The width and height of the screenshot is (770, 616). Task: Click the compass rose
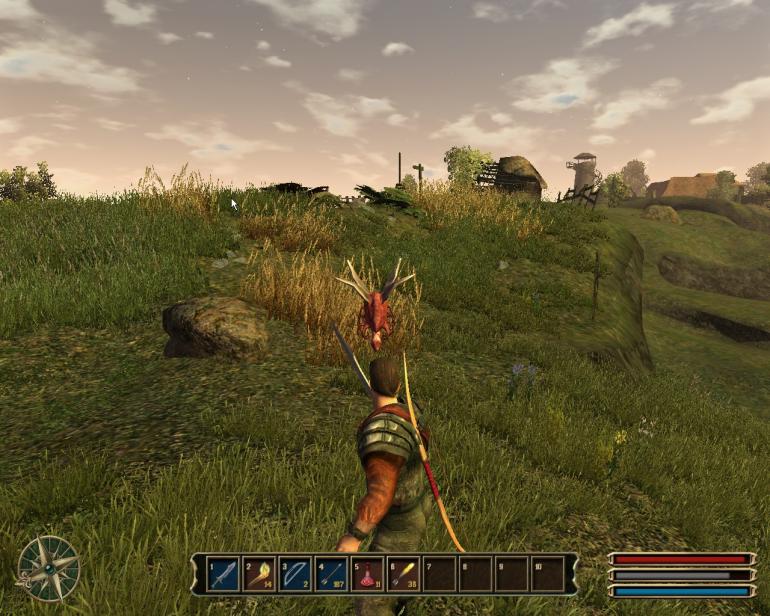click(48, 568)
